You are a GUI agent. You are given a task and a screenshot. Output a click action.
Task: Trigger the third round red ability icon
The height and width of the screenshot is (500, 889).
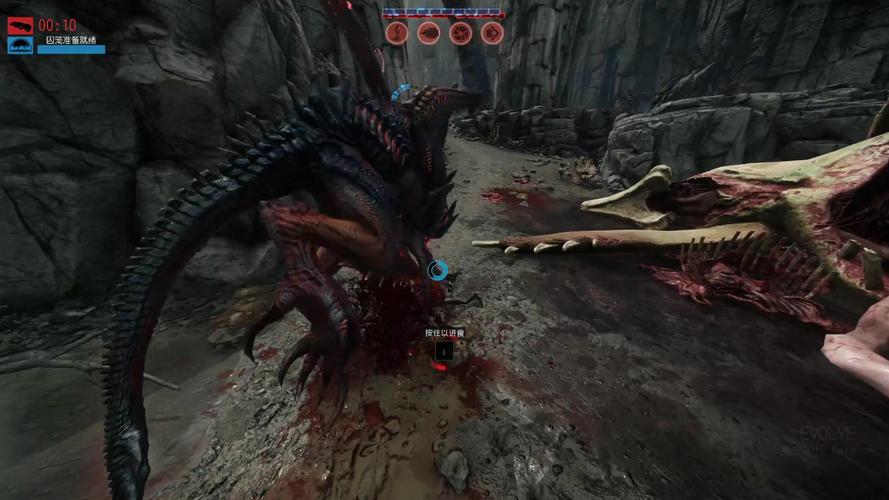tap(460, 33)
